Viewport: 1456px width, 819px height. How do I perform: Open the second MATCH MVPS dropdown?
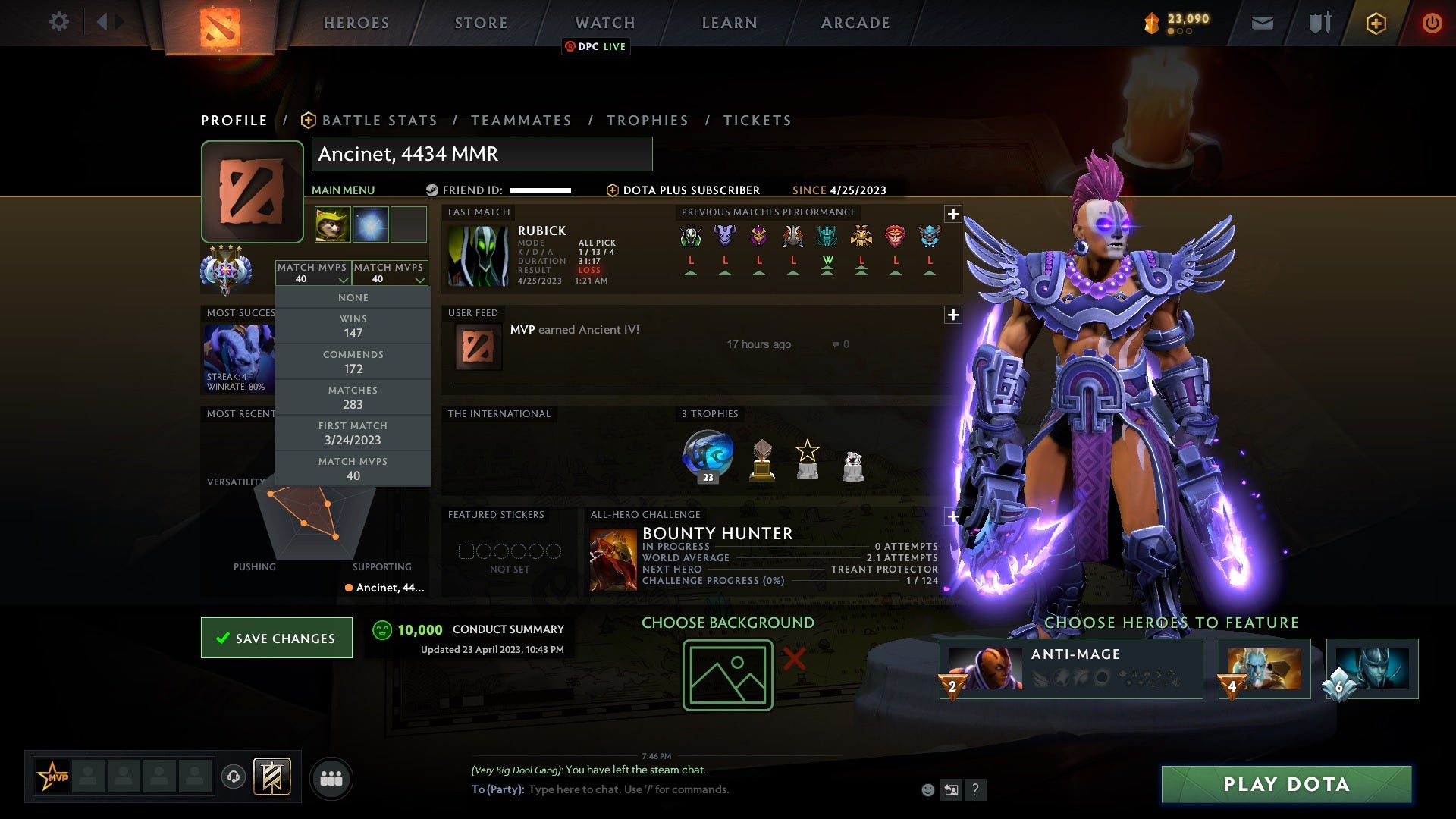391,273
